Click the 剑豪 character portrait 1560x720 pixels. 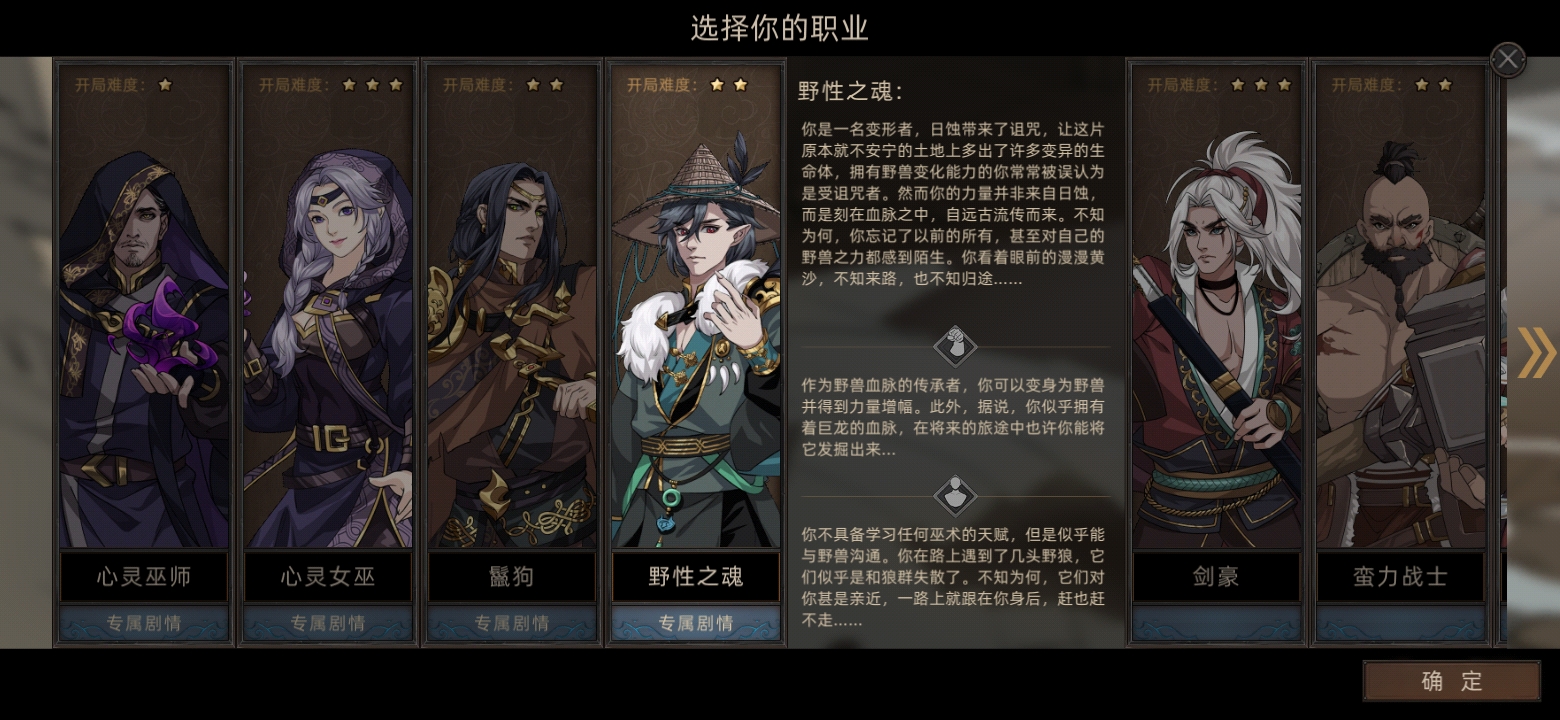click(1215, 320)
